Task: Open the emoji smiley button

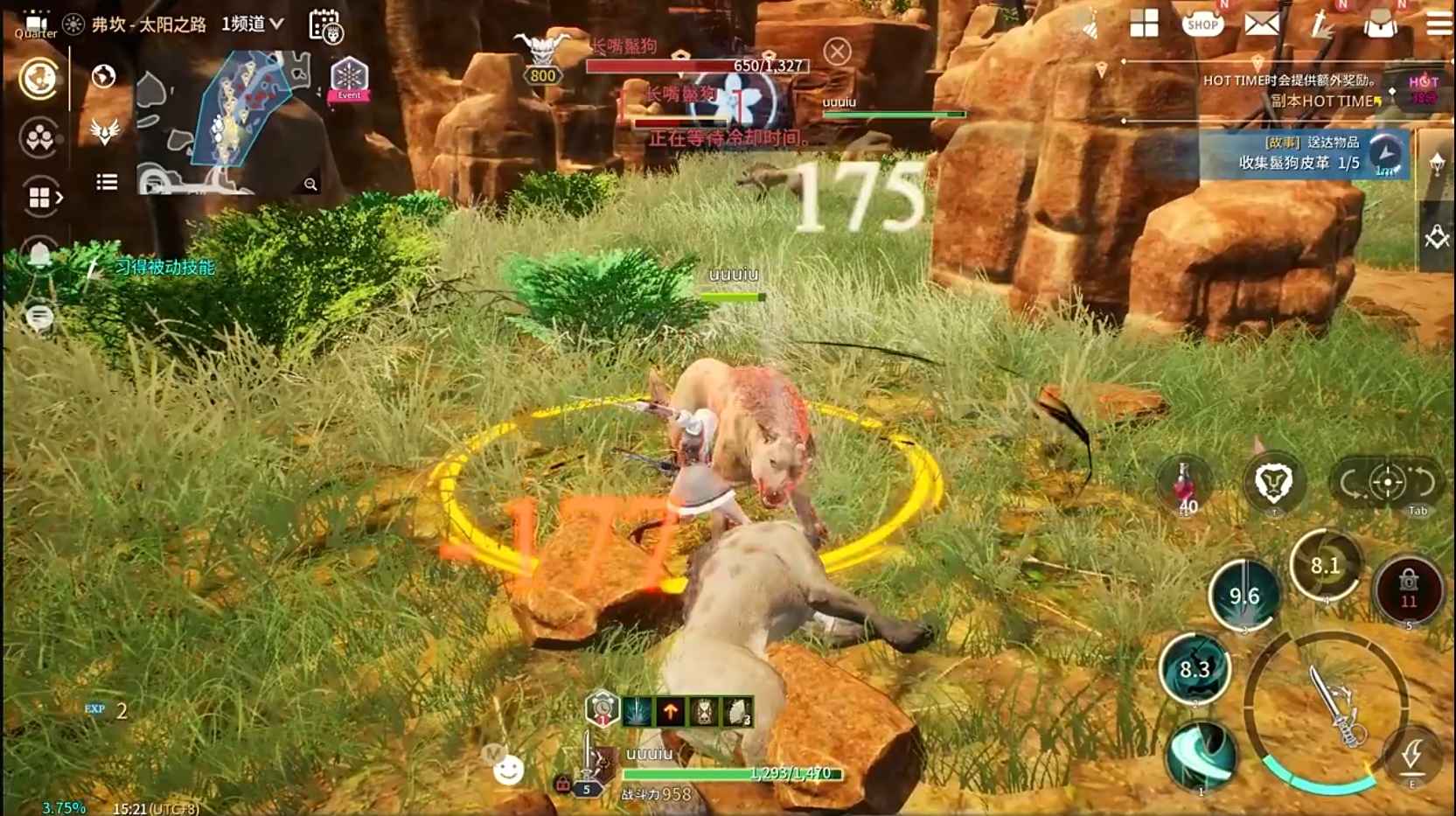Action: [x=508, y=770]
